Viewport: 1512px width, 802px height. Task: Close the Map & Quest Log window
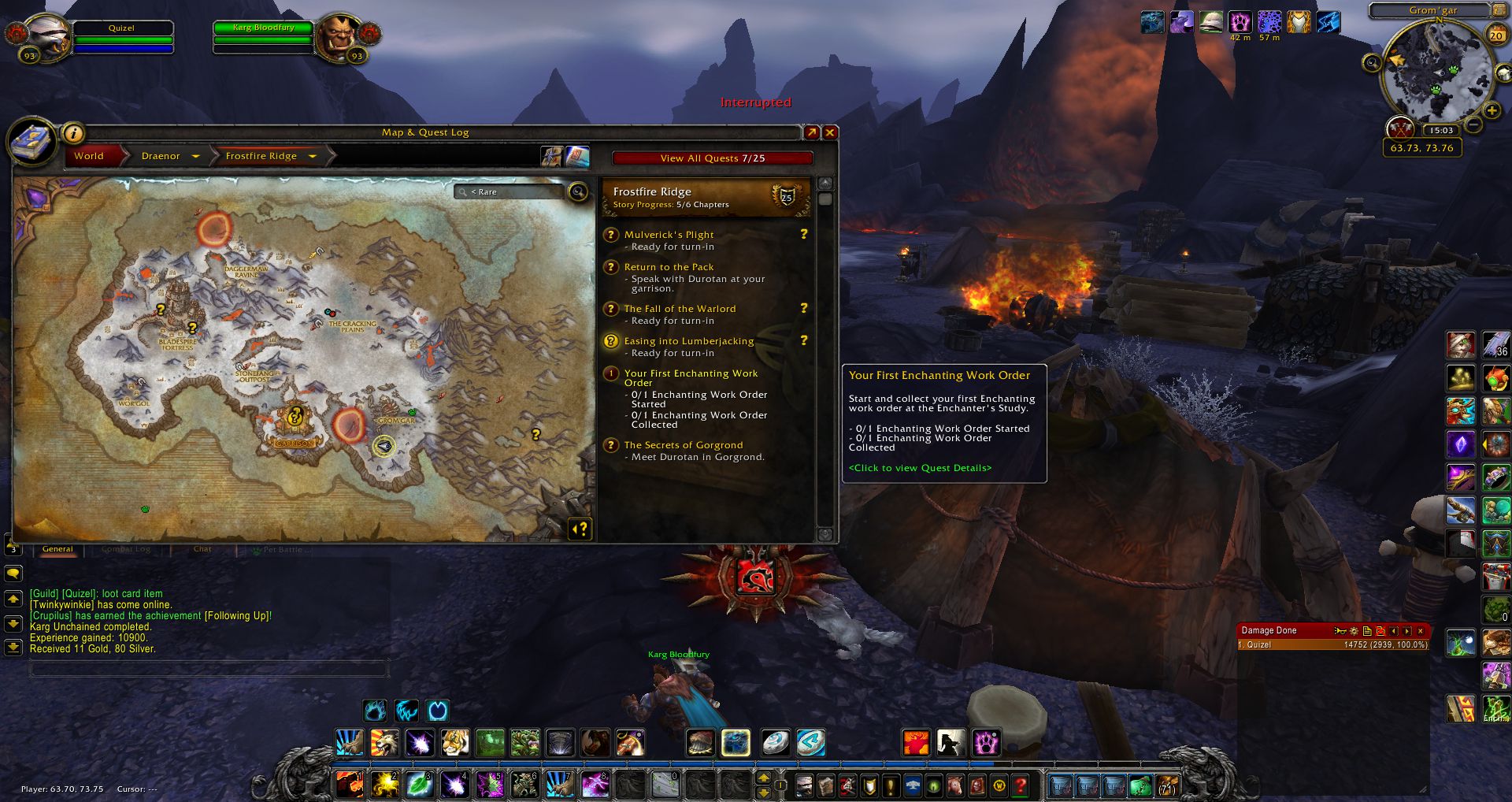[829, 132]
